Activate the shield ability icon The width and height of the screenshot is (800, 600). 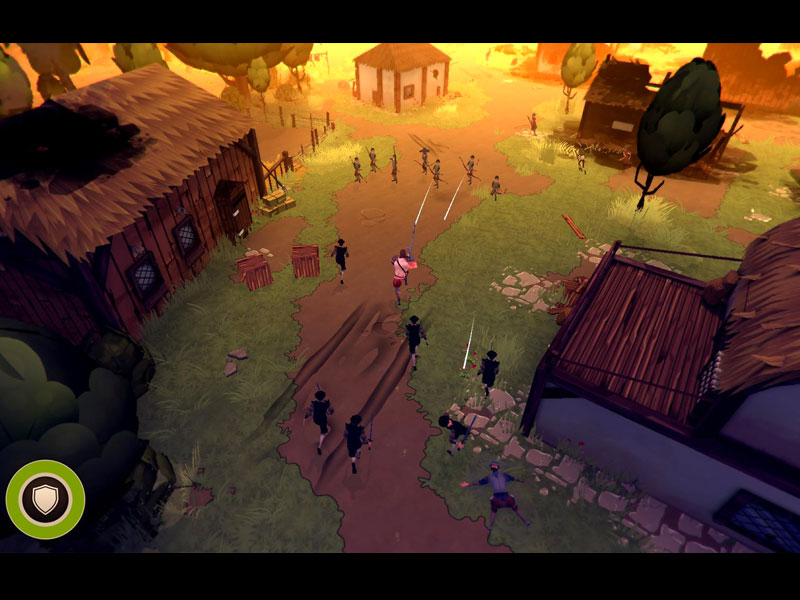45,499
